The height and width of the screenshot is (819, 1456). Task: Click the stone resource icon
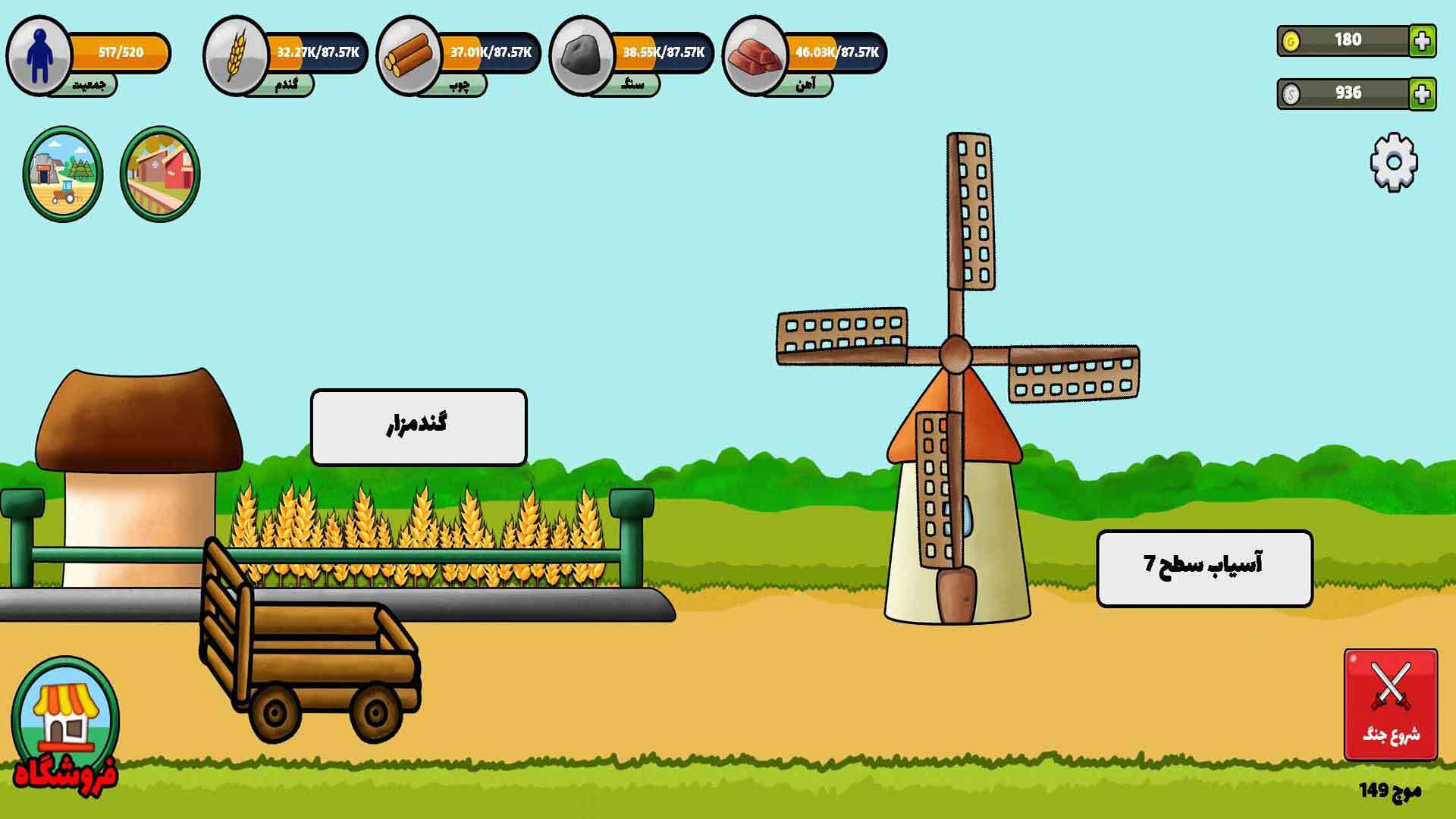582,55
